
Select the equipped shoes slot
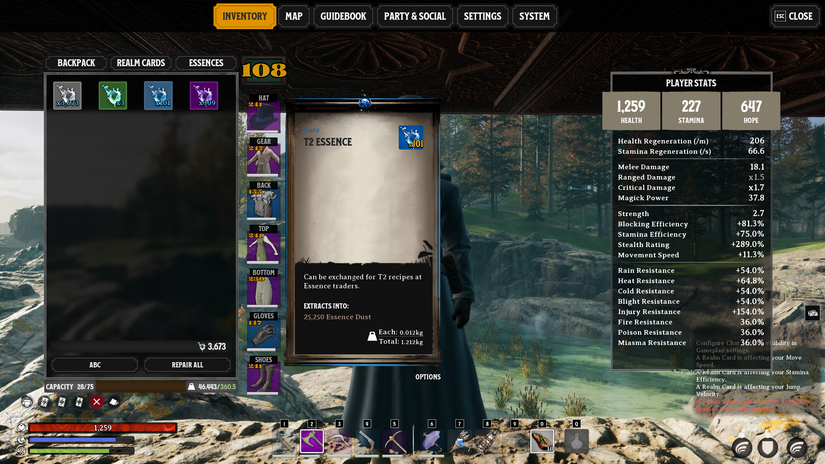(264, 376)
